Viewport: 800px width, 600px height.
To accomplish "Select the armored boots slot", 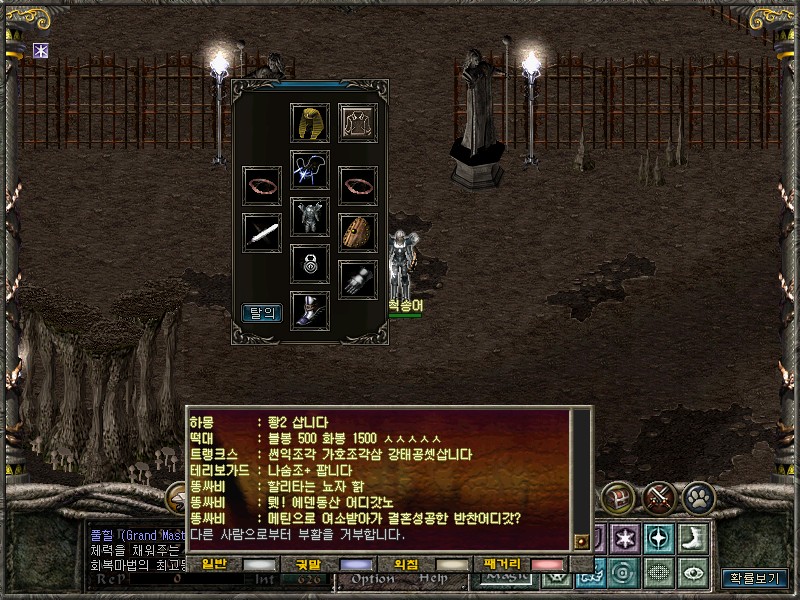I will [310, 311].
